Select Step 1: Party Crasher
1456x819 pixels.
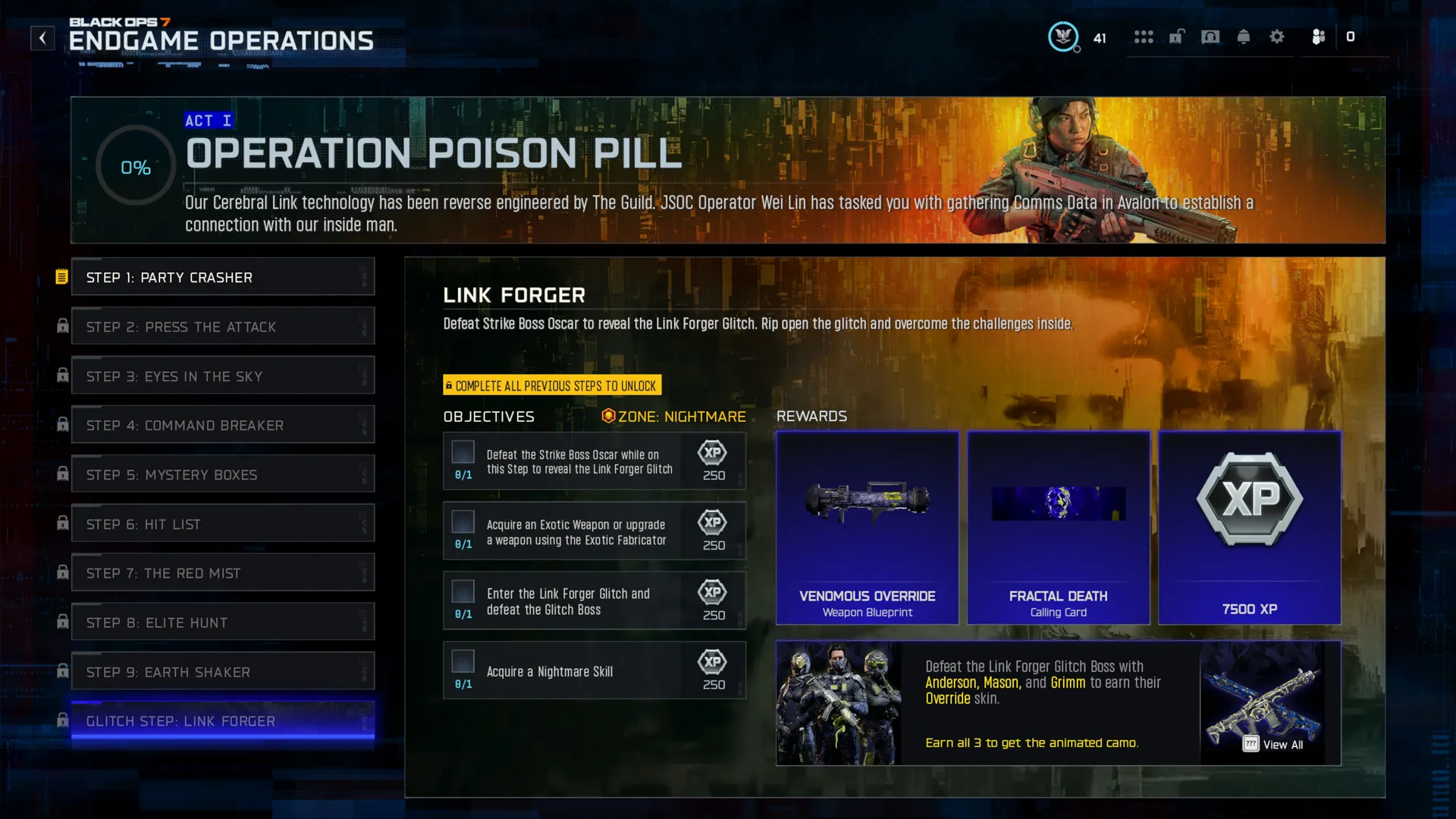click(222, 278)
